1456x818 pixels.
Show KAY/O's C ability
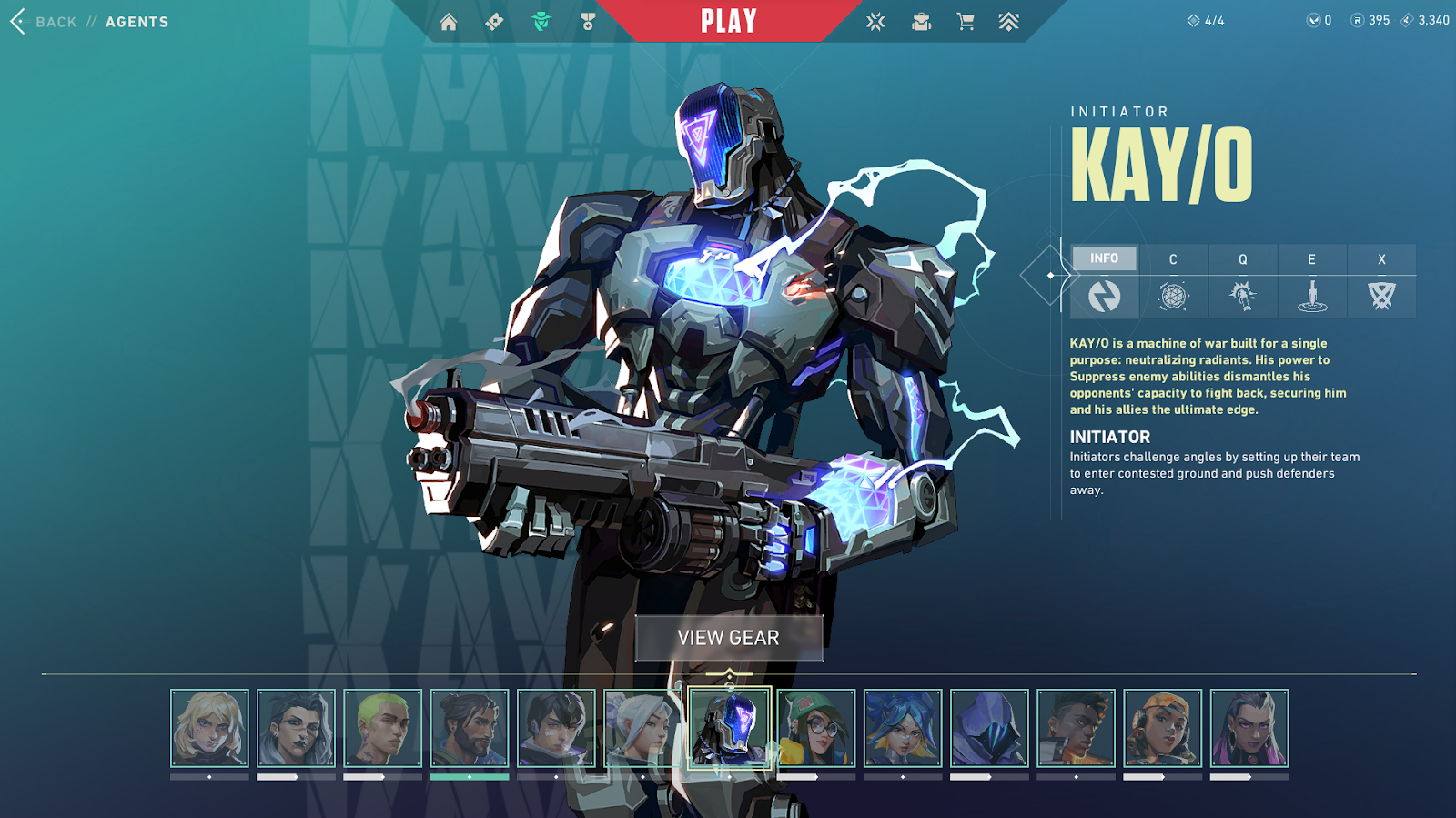point(1173,282)
